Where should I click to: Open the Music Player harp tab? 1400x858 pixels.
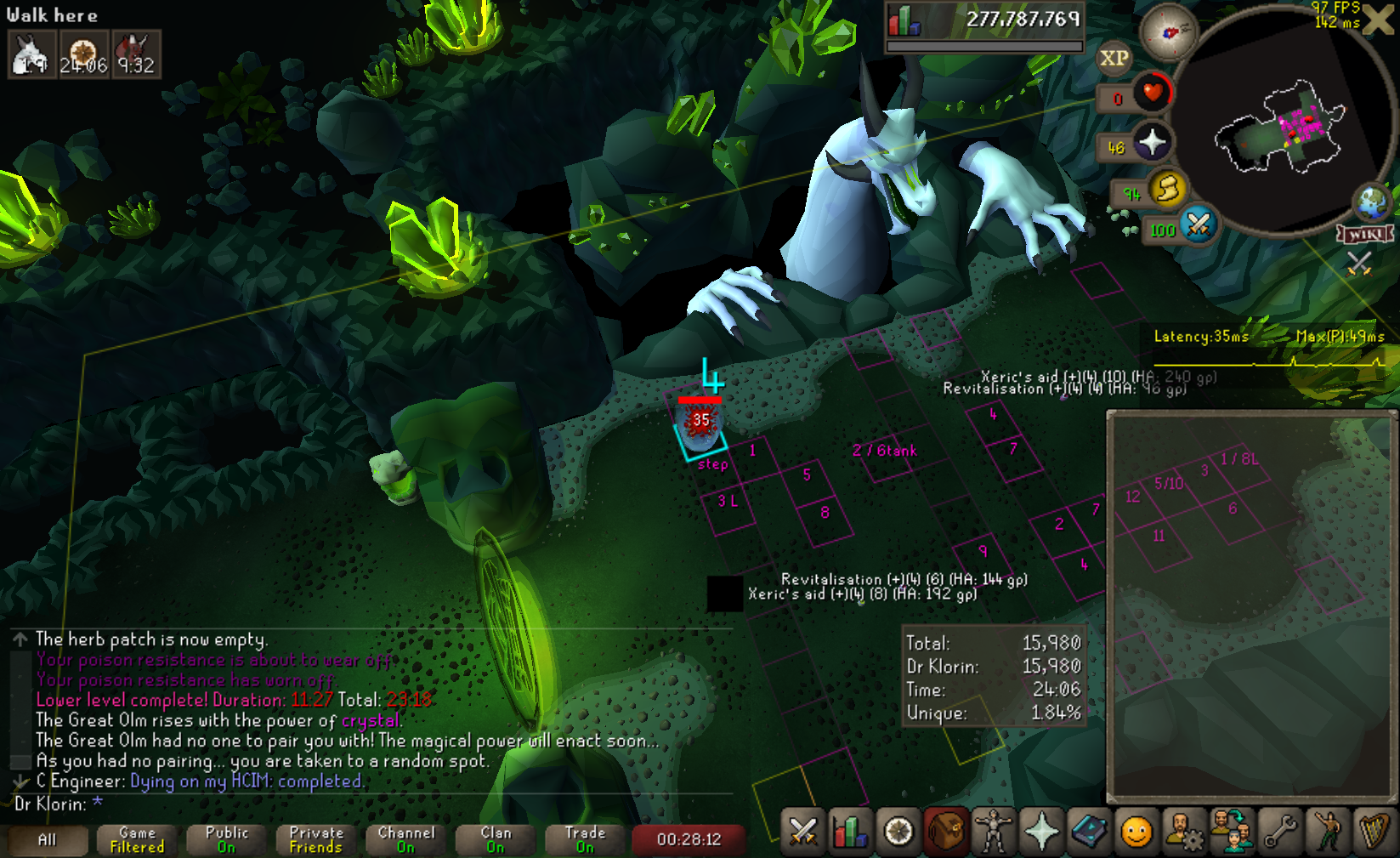click(x=1374, y=832)
